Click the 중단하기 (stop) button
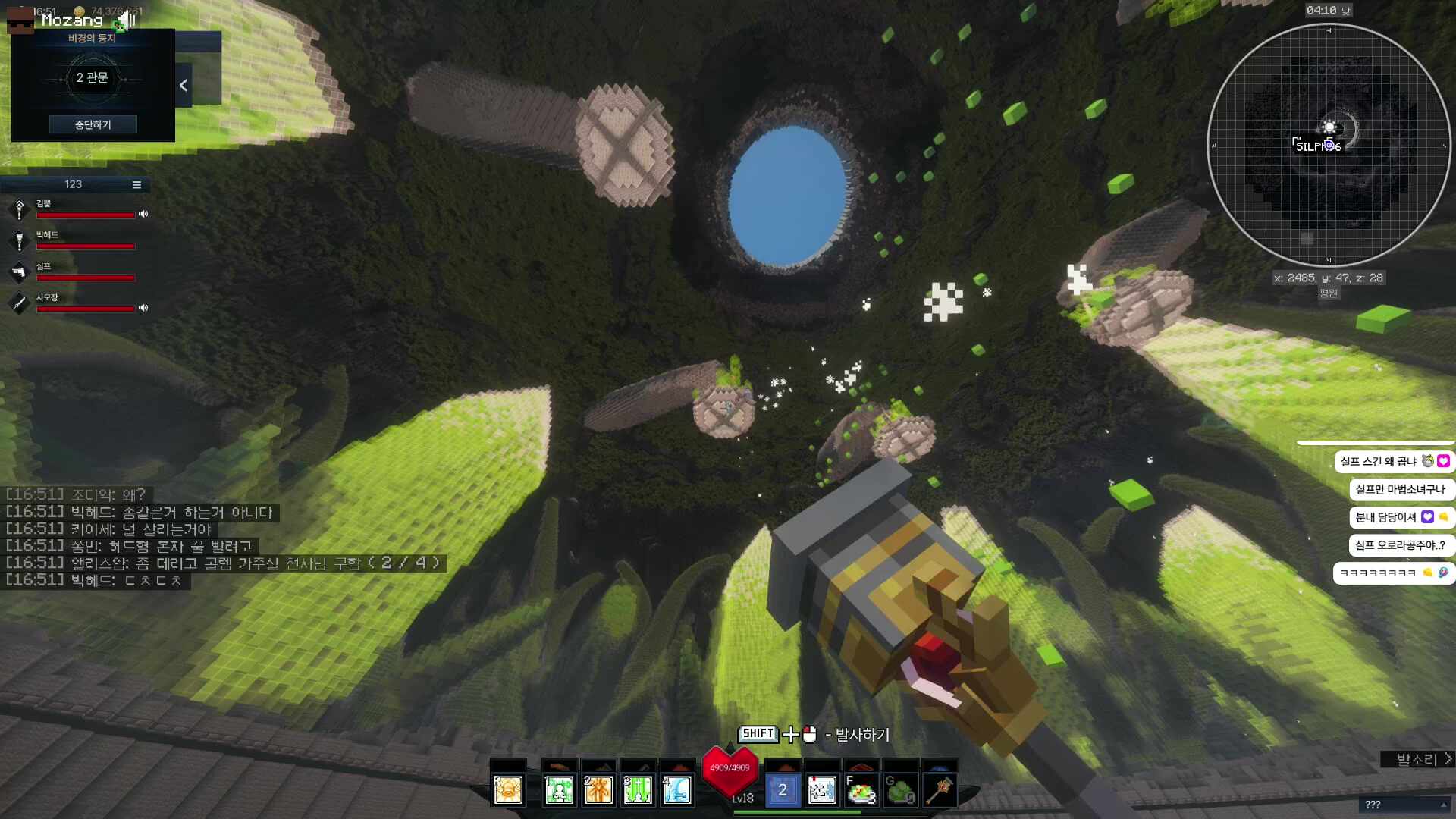 tap(93, 124)
